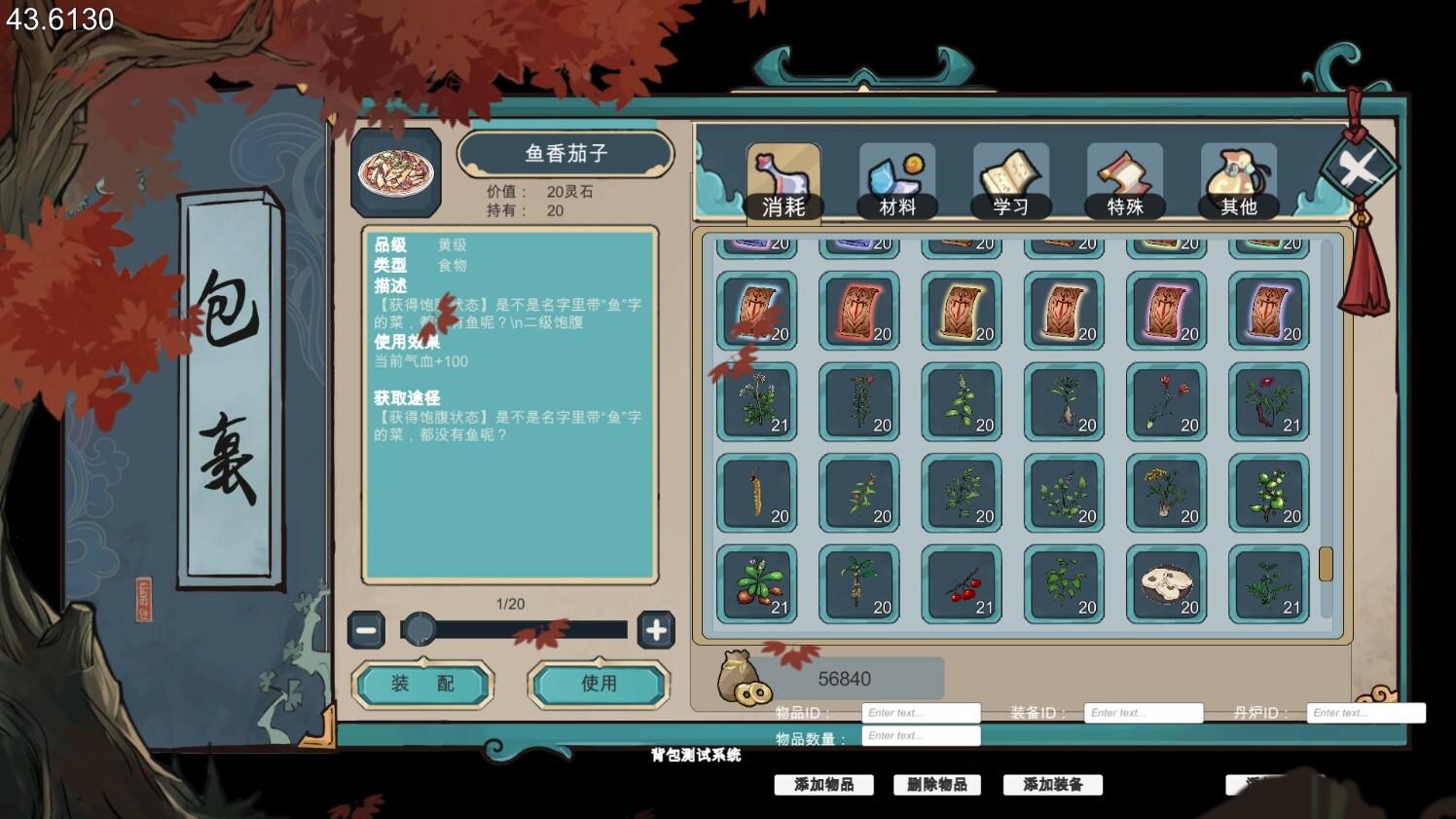The width and height of the screenshot is (1456, 819).
Task: Click the 物品ID input field
Action: click(921, 712)
